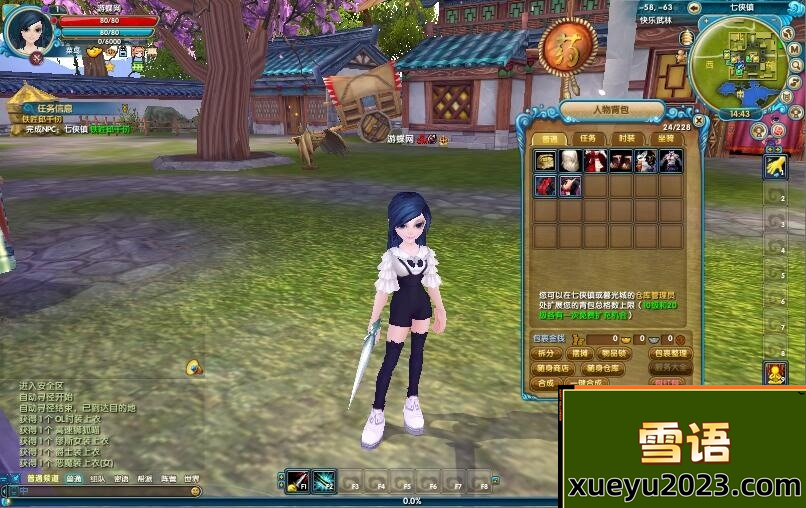Image resolution: width=806 pixels, height=508 pixels.
Task: Pick the white-haired head item in the bag
Action: pyautogui.click(x=570, y=162)
